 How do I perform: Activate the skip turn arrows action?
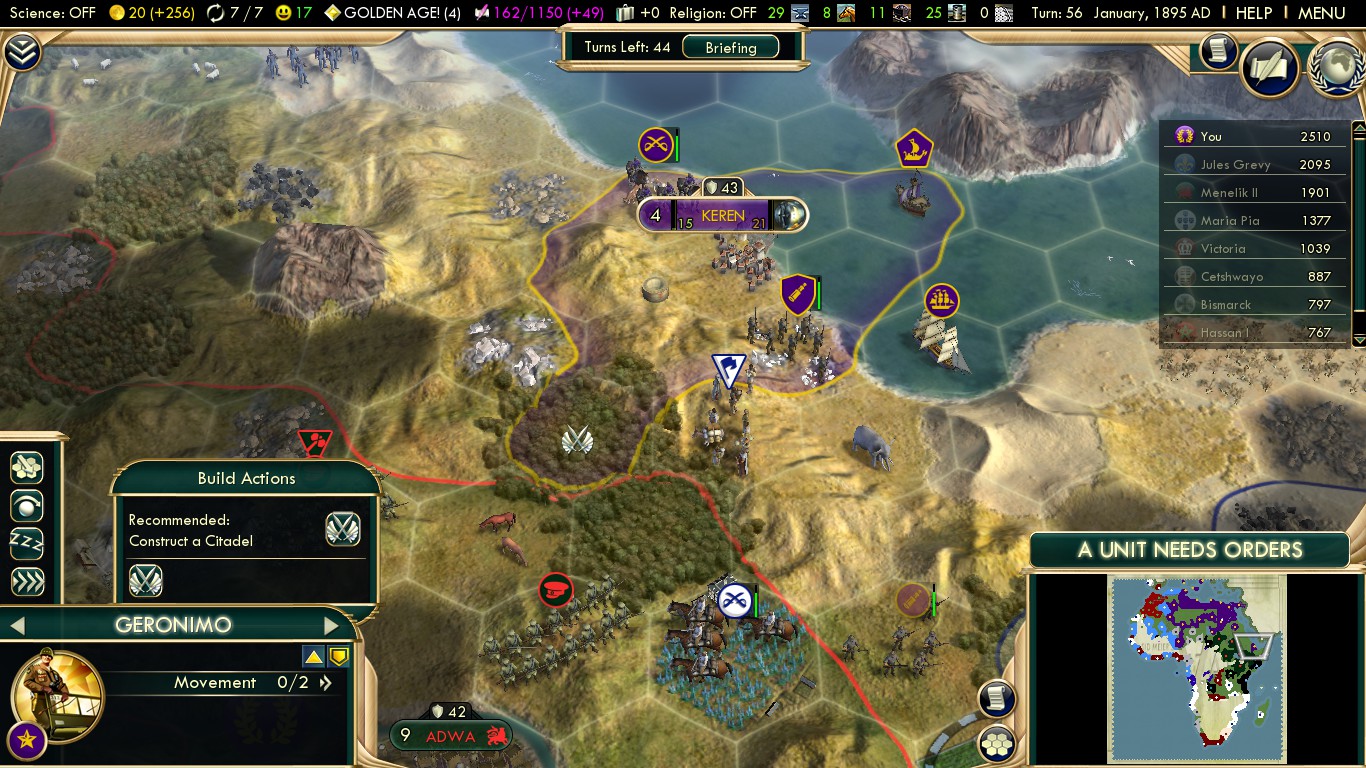[27, 582]
